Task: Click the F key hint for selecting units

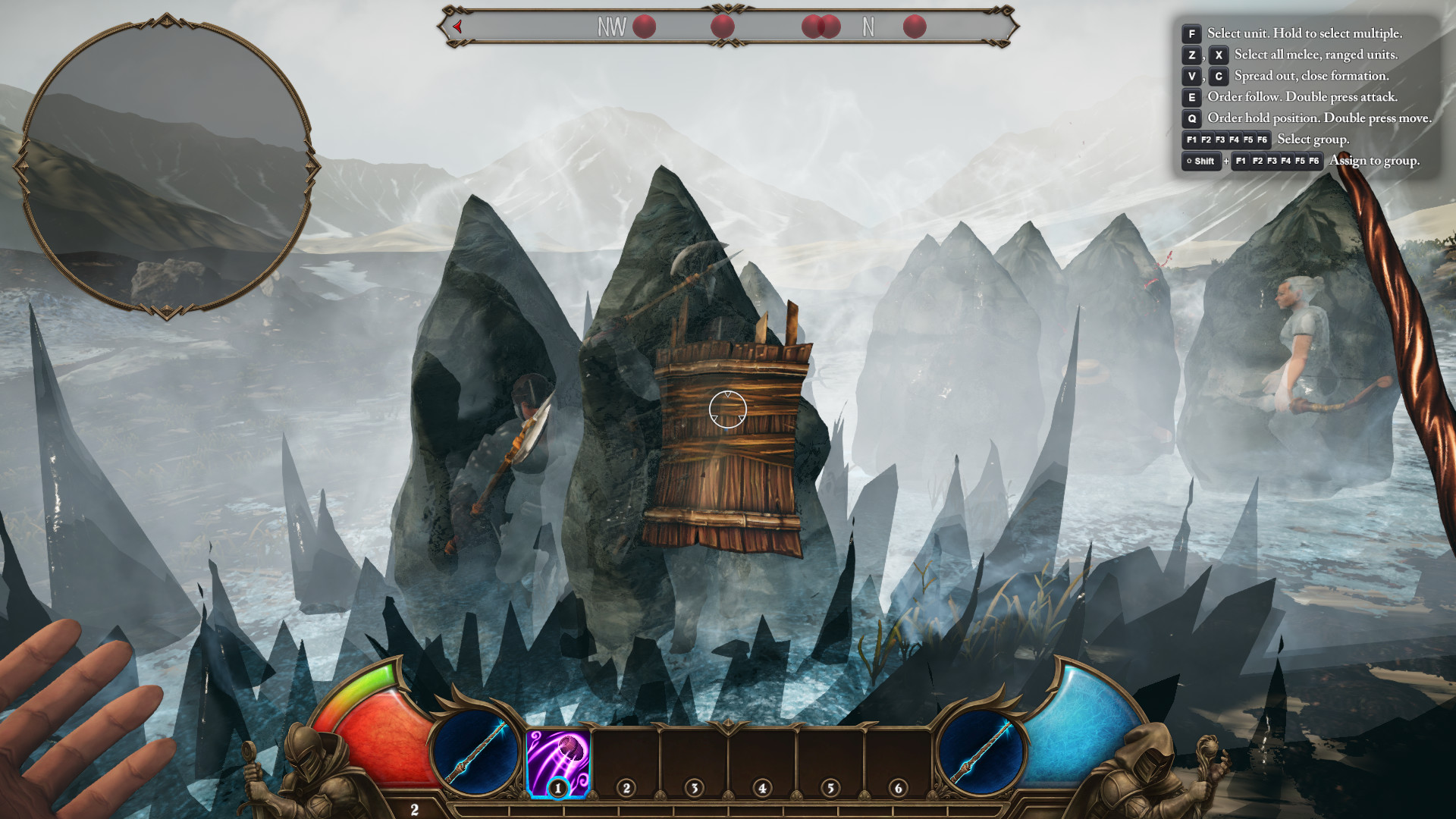Action: [x=1191, y=33]
